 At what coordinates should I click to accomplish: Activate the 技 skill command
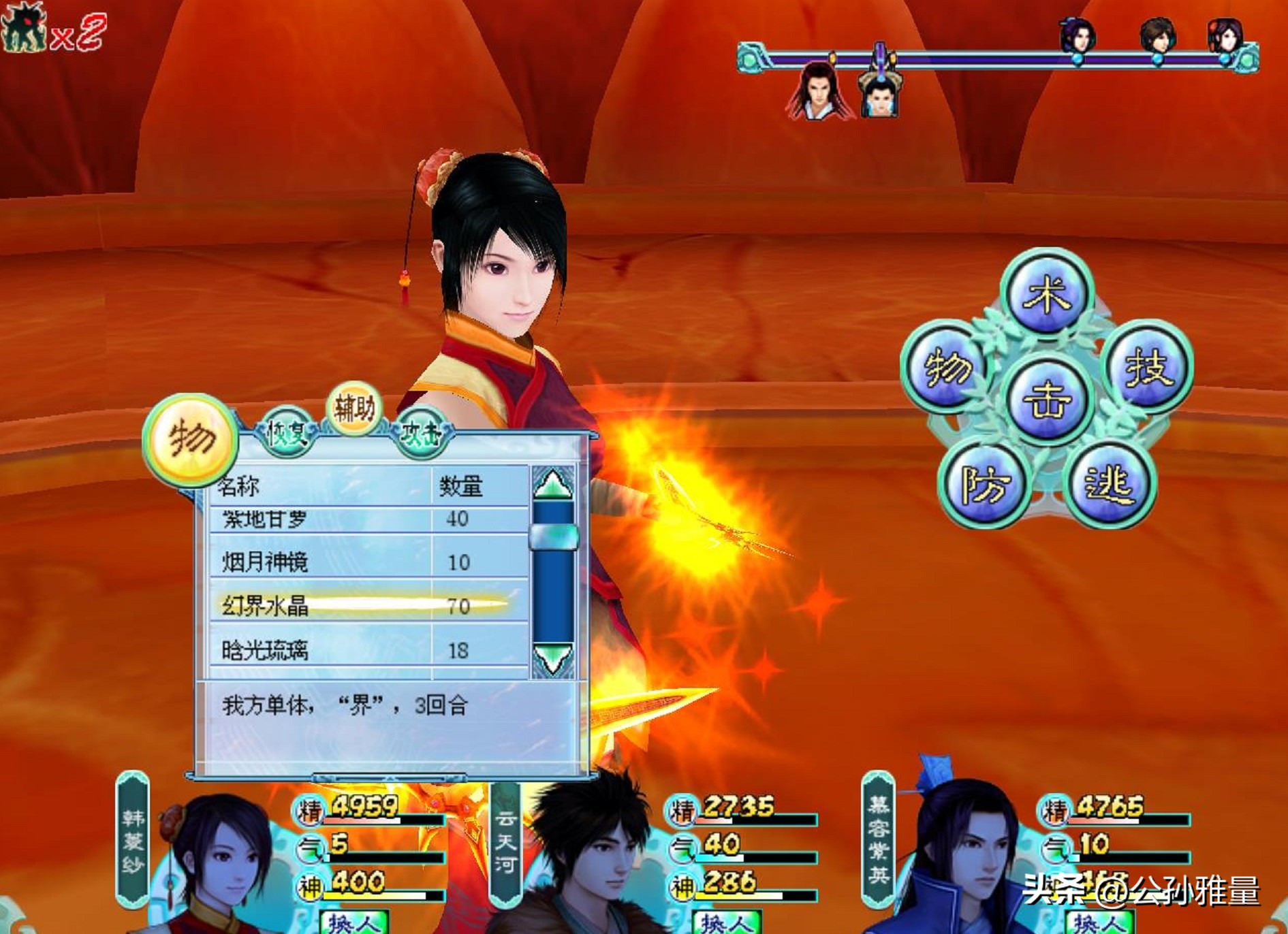coord(1148,367)
